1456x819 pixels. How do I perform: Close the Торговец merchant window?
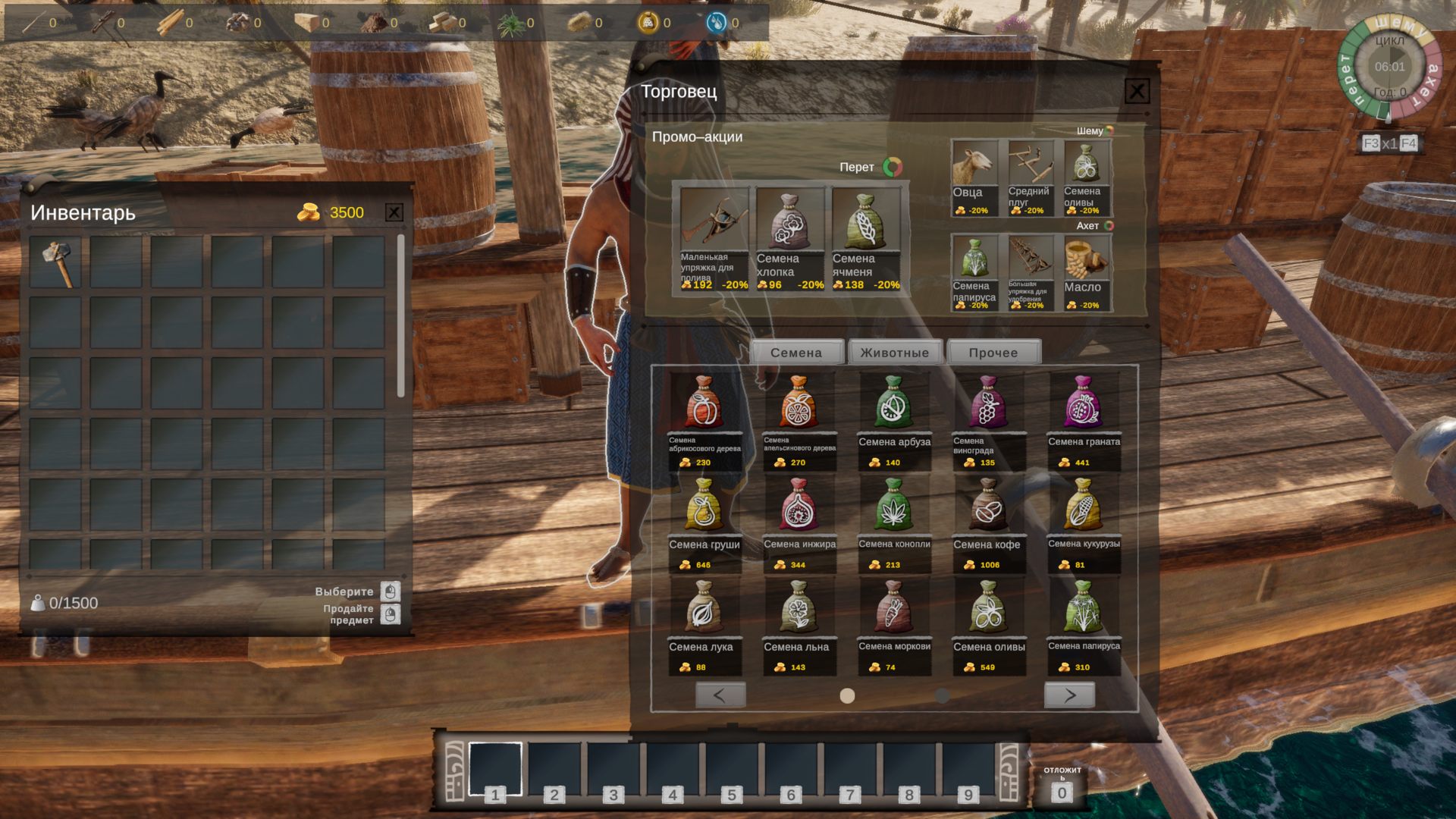pos(1136,92)
